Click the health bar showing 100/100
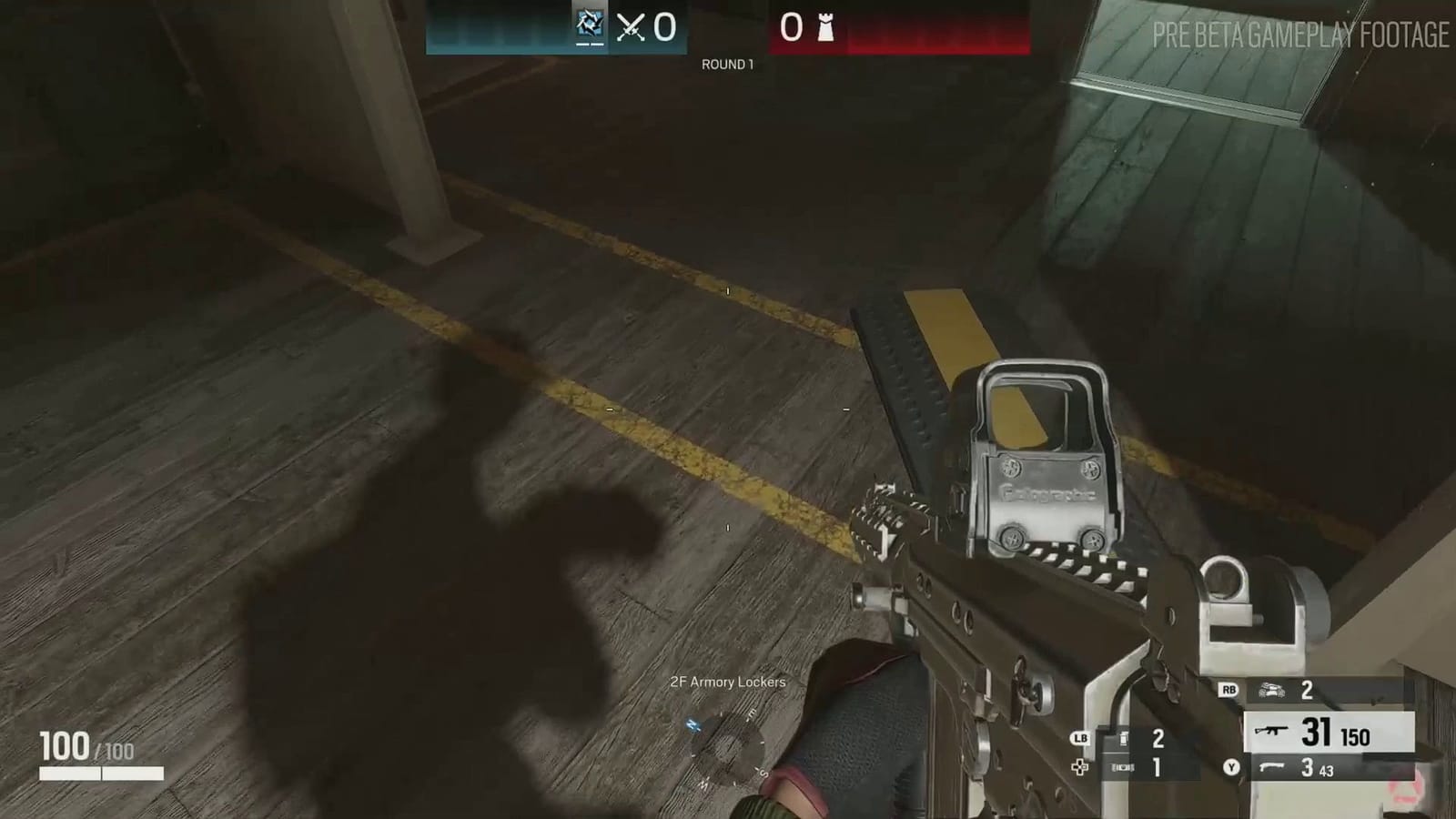The width and height of the screenshot is (1456, 819). [88, 748]
